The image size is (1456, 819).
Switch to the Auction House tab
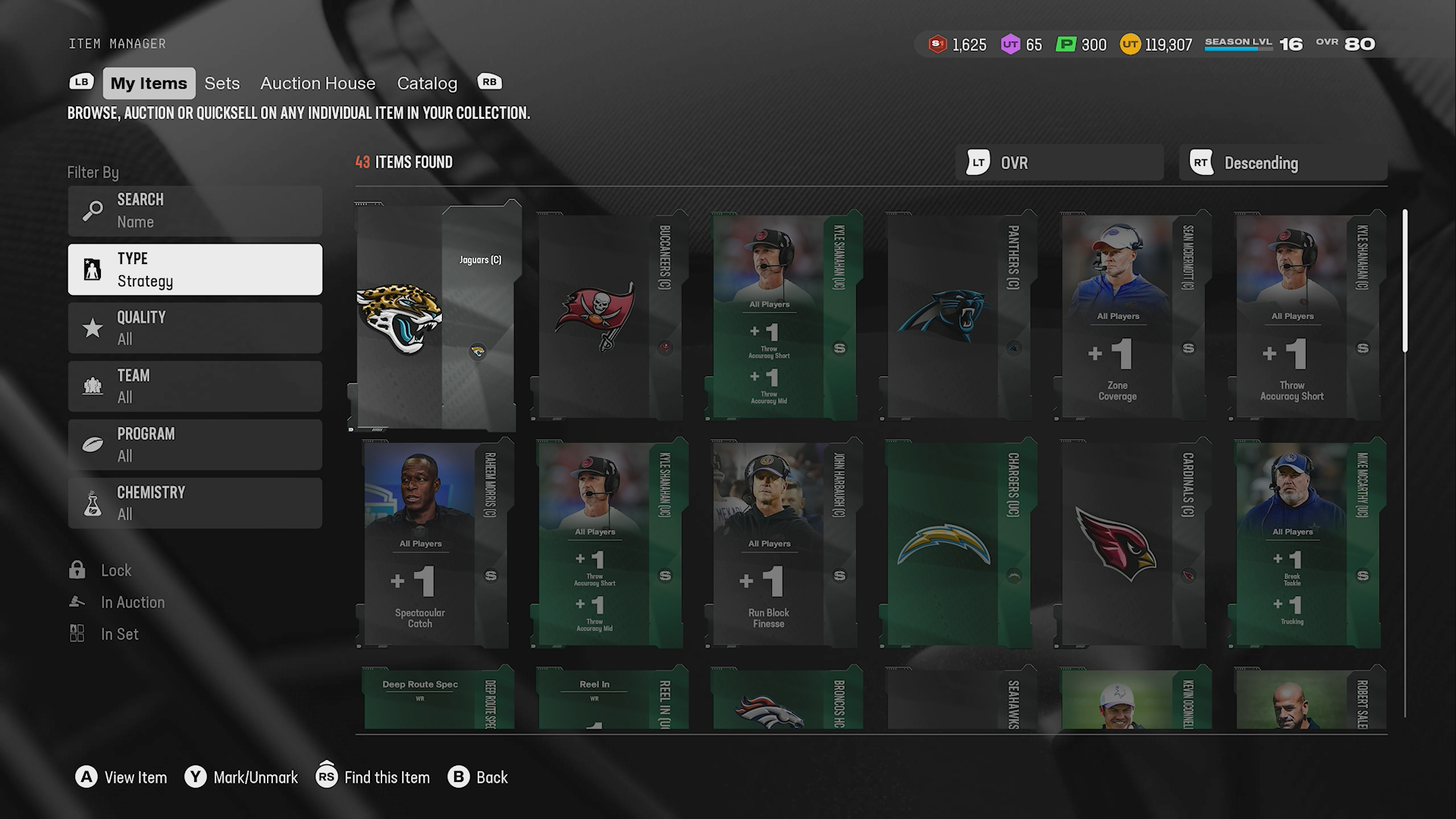pos(318,83)
